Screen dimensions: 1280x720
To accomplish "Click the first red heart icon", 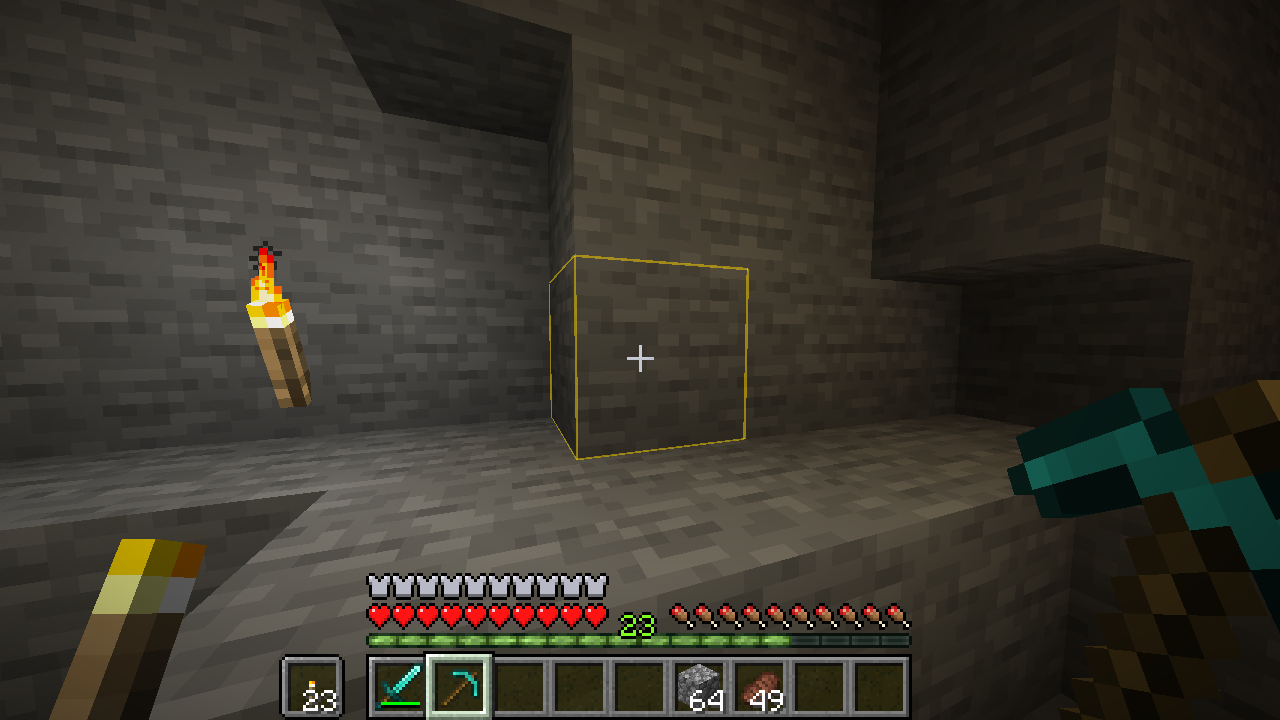I will coord(376,612).
